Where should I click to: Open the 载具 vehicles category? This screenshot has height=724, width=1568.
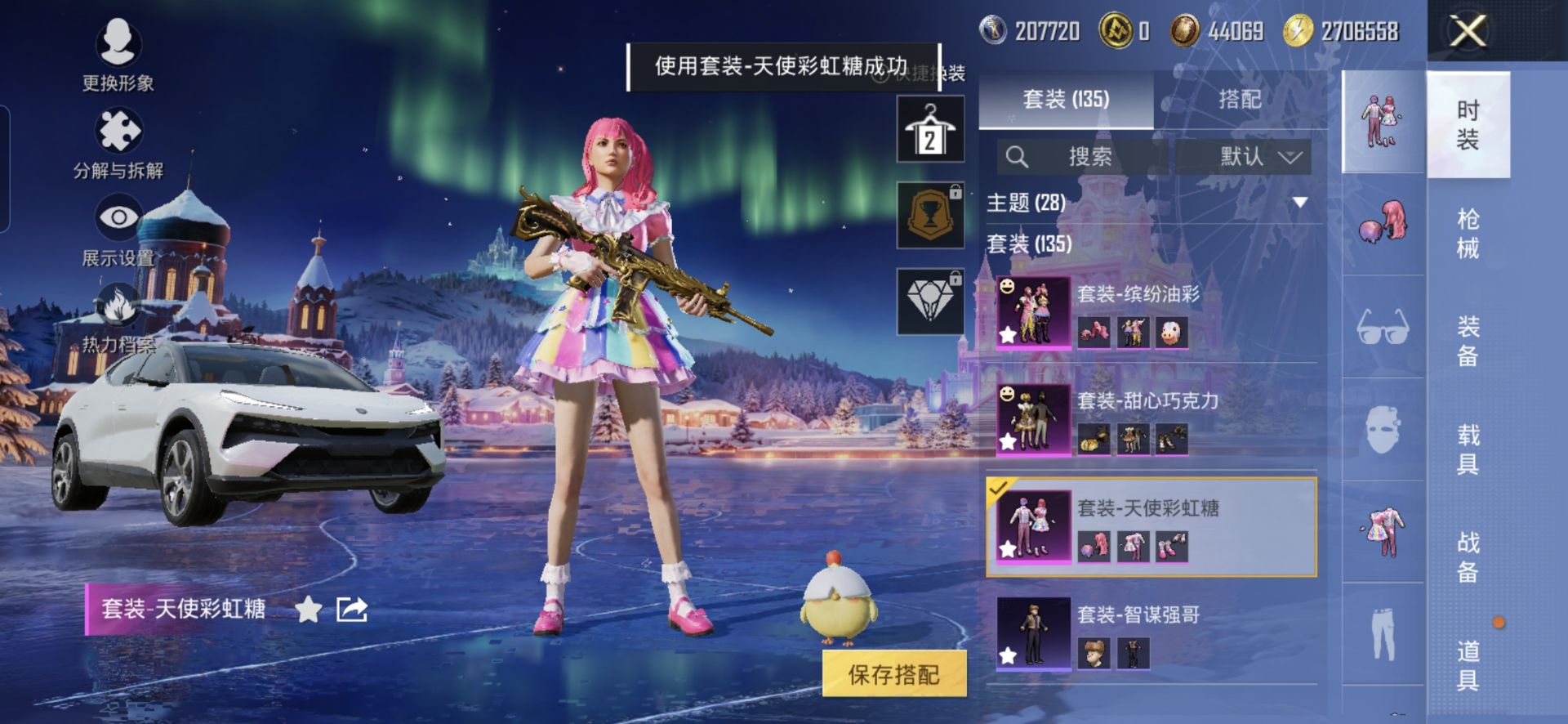click(1468, 449)
